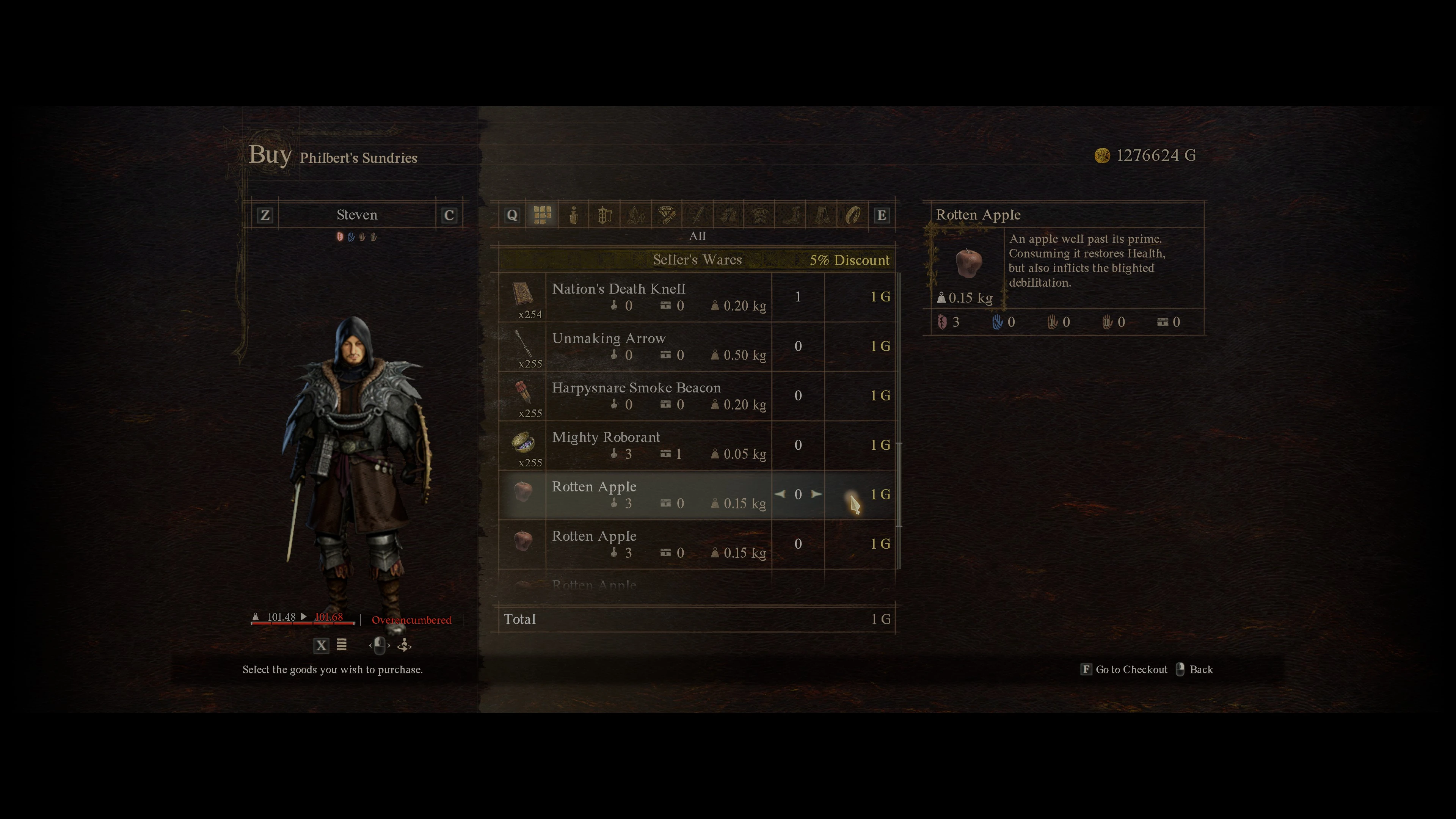Image resolution: width=1456 pixels, height=819 pixels.
Task: Select the weapons filter with the sword icon
Action: [698, 213]
